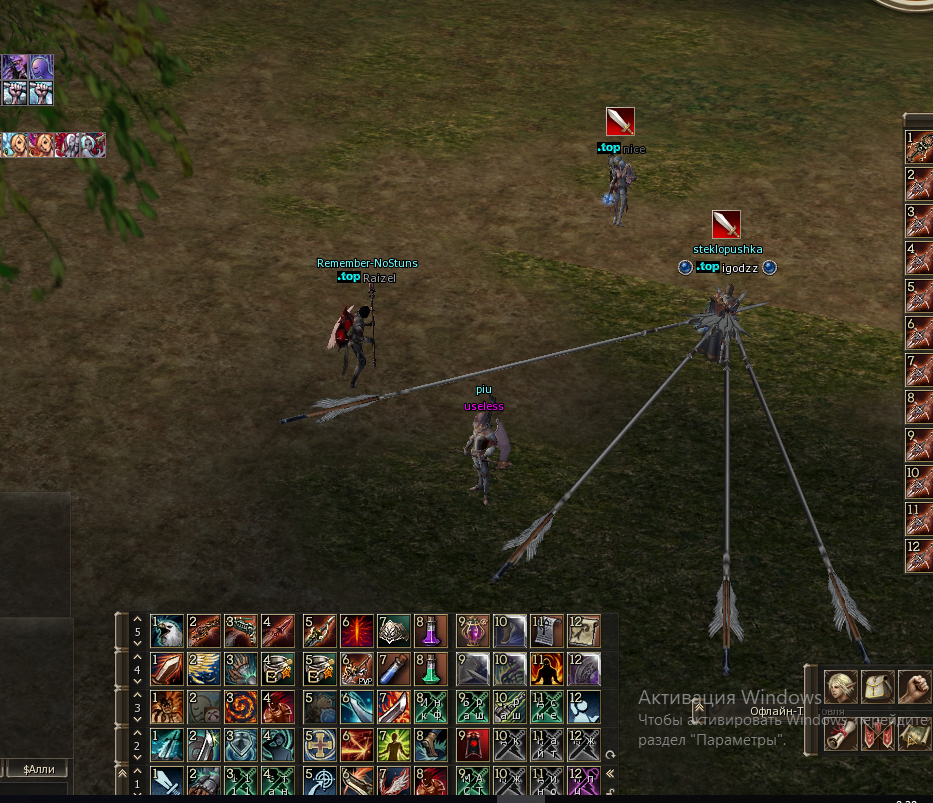Open quests with the scroll icon
Image resolution: width=933 pixels, height=803 pixels.
[x=840, y=737]
